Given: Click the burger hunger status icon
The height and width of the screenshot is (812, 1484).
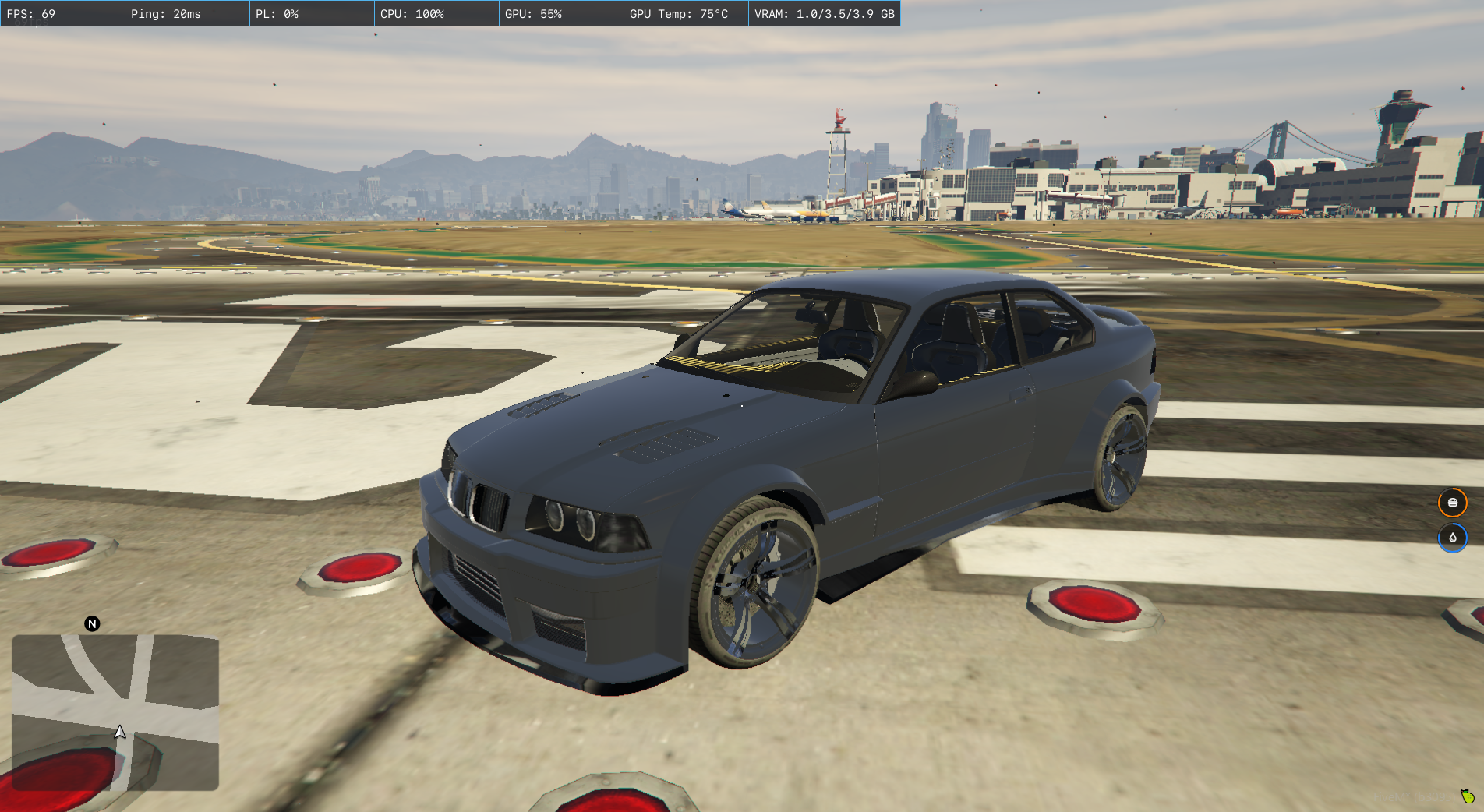Looking at the screenshot, I should pyautogui.click(x=1452, y=503).
